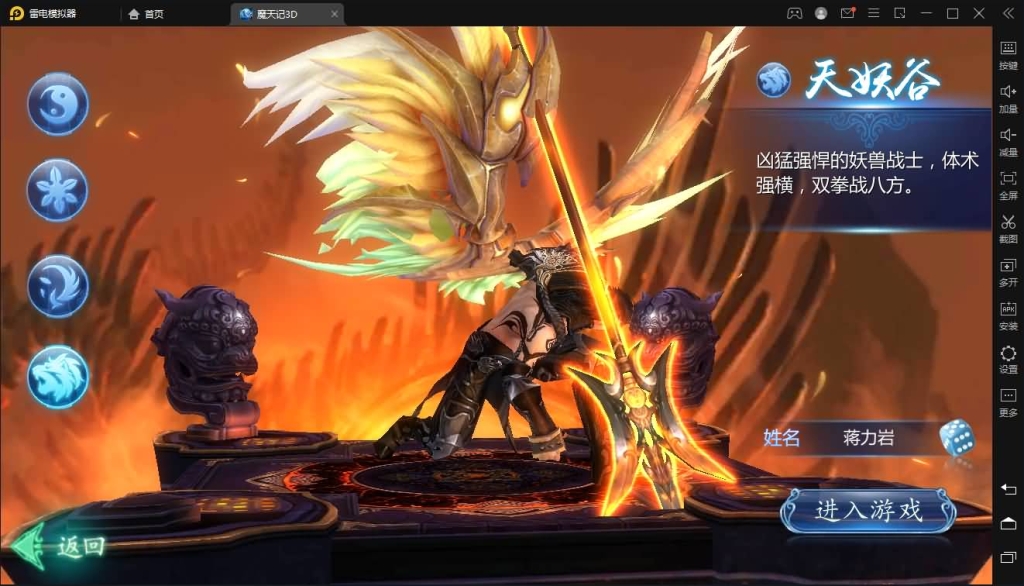The width and height of the screenshot is (1024, 586).
Task: Show 更多 more emulator options
Action: click(1008, 402)
